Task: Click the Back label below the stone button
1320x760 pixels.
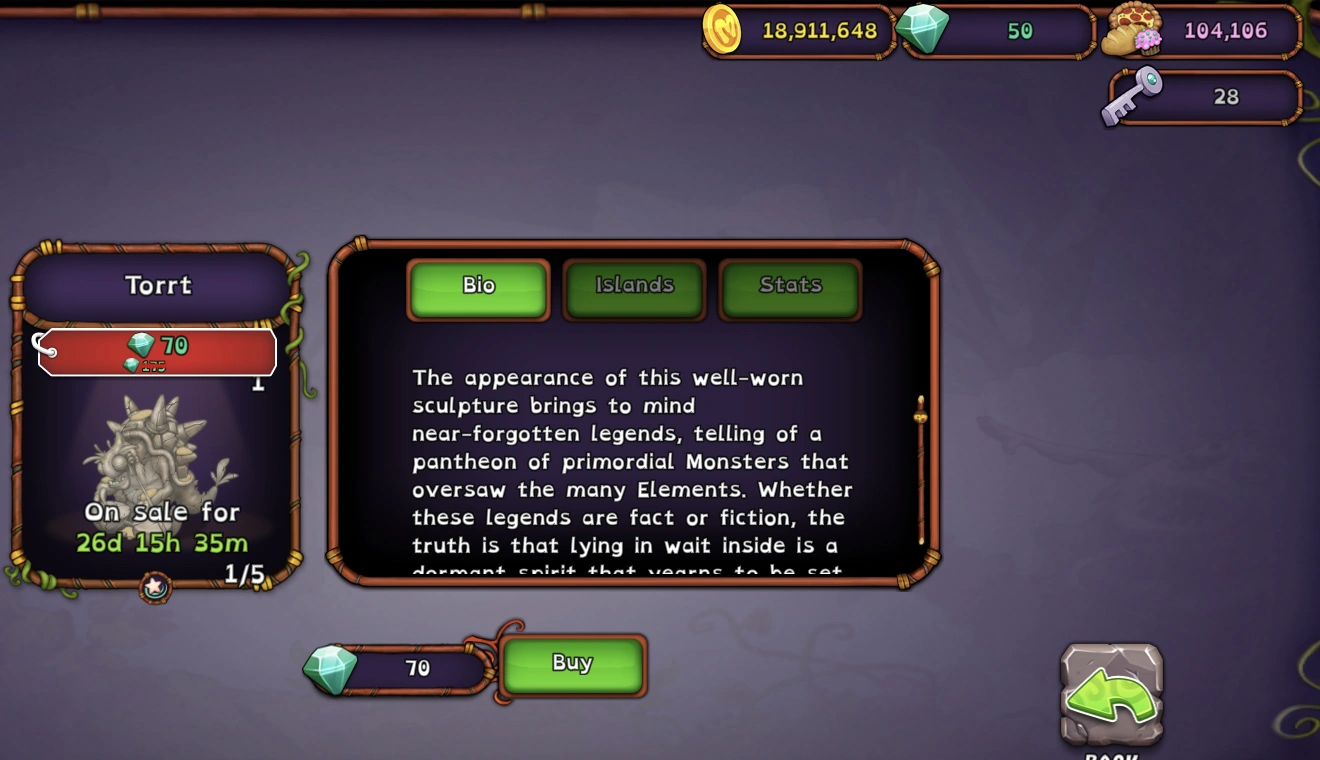Action: coord(1110,755)
